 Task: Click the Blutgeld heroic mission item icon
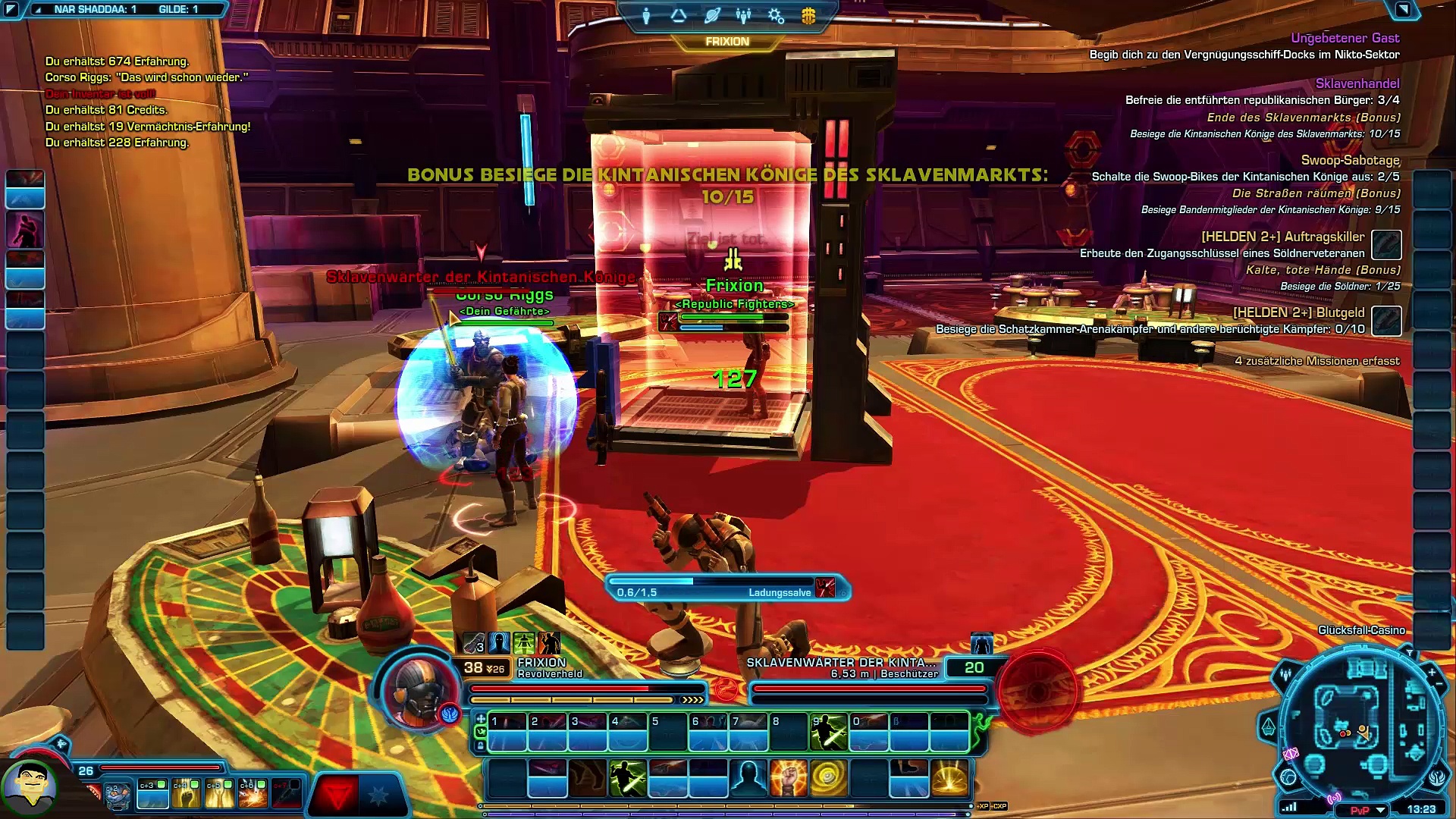[x=1386, y=320]
